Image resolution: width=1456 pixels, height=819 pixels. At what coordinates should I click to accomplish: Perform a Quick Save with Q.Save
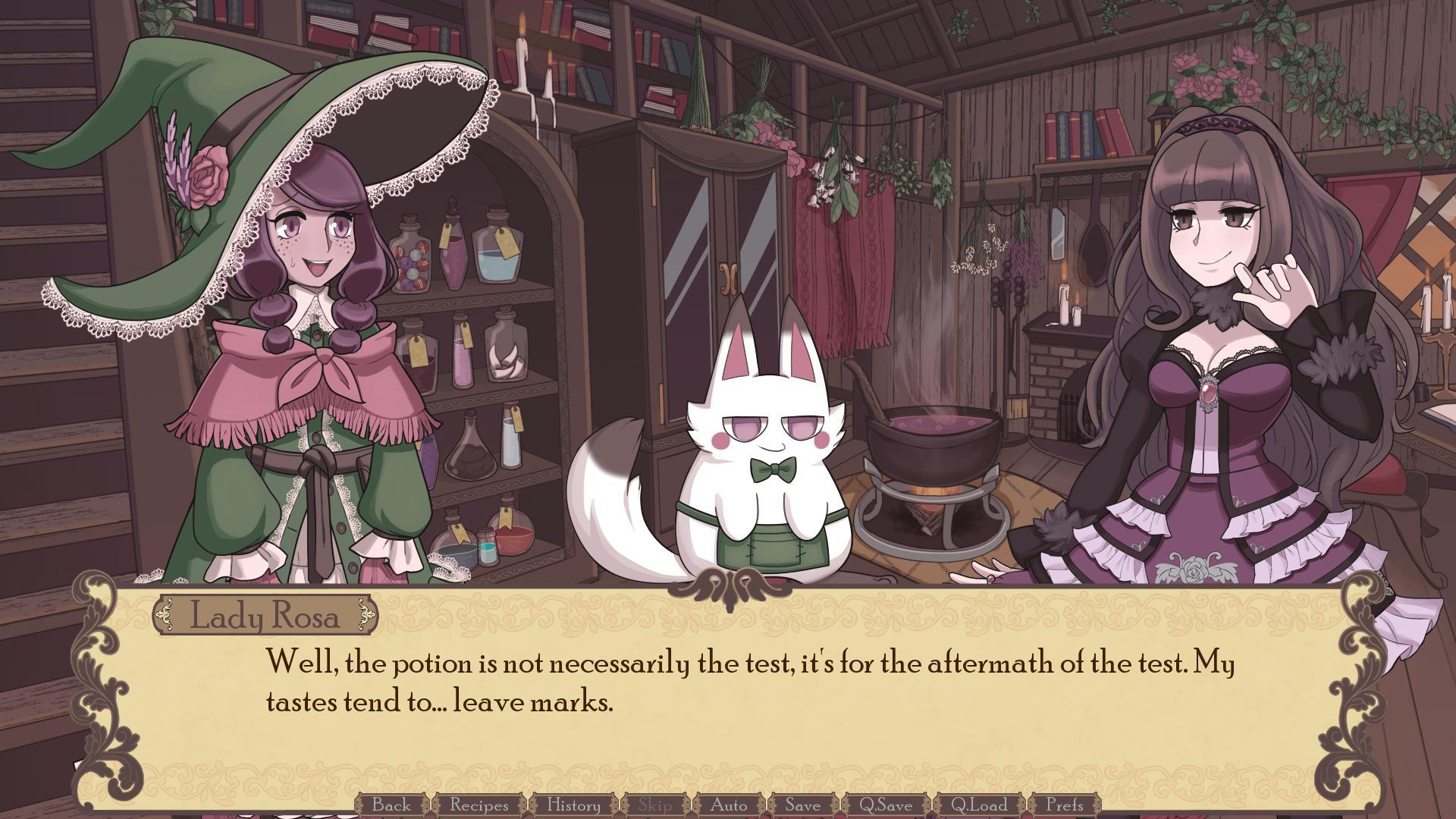(886, 806)
